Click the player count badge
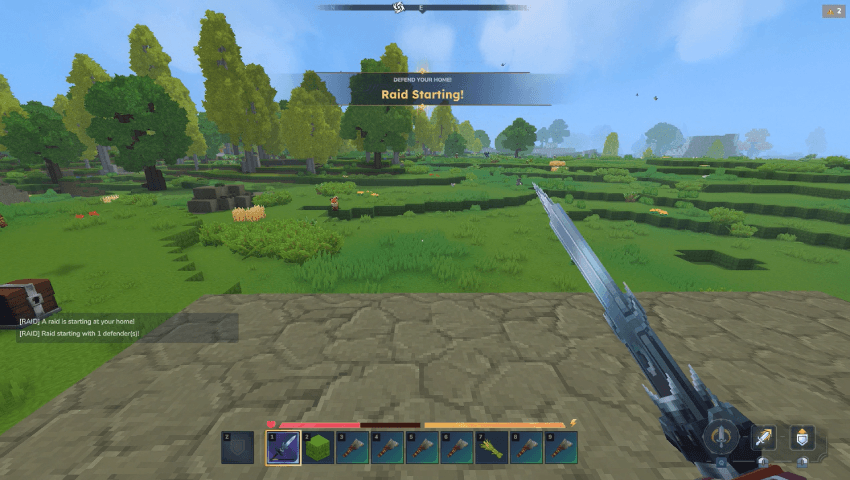Screen dimensions: 850x480 pyautogui.click(x=834, y=11)
